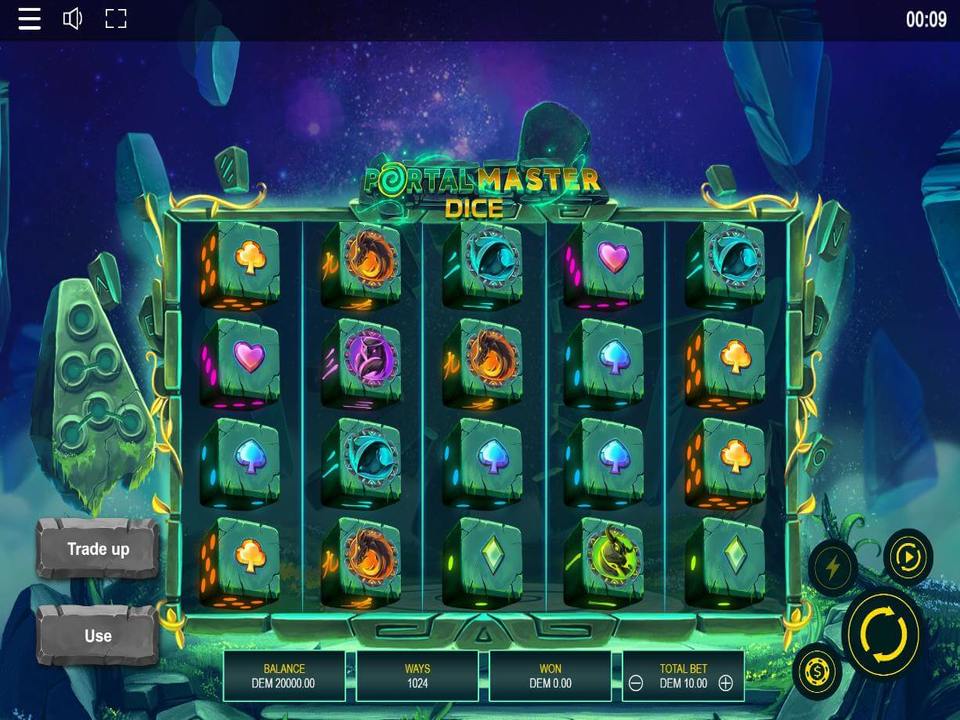
Task: Spin the reels with the yellow arrows button
Action: (x=882, y=632)
